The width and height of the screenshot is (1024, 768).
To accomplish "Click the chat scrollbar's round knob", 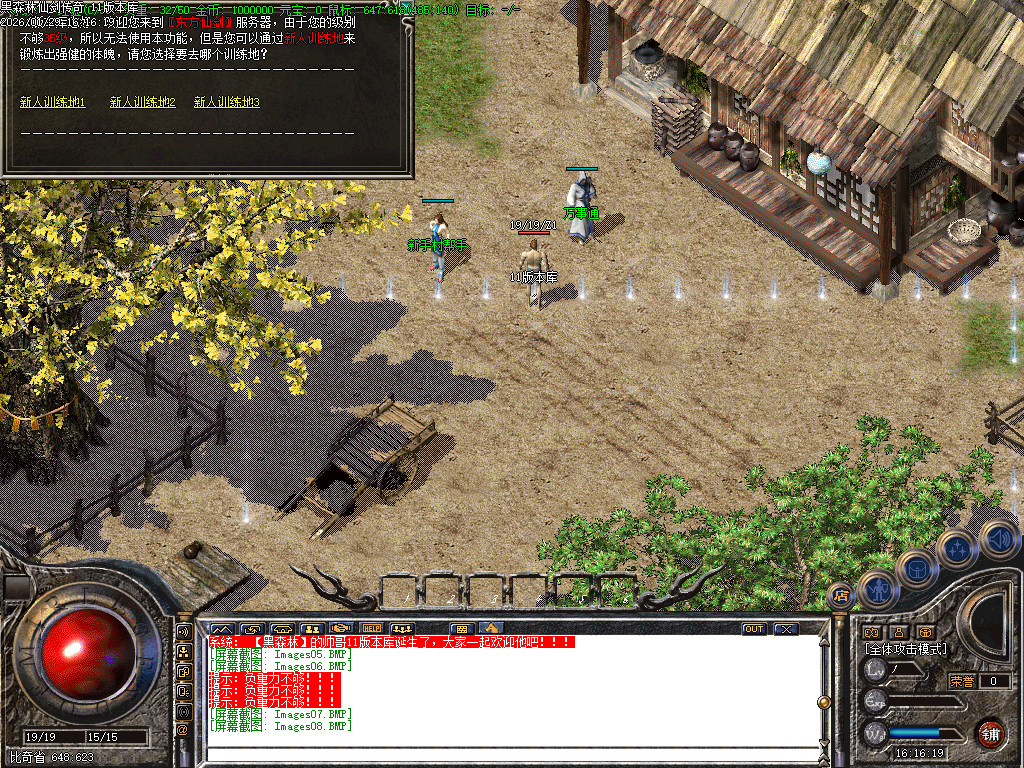I will click(824, 701).
